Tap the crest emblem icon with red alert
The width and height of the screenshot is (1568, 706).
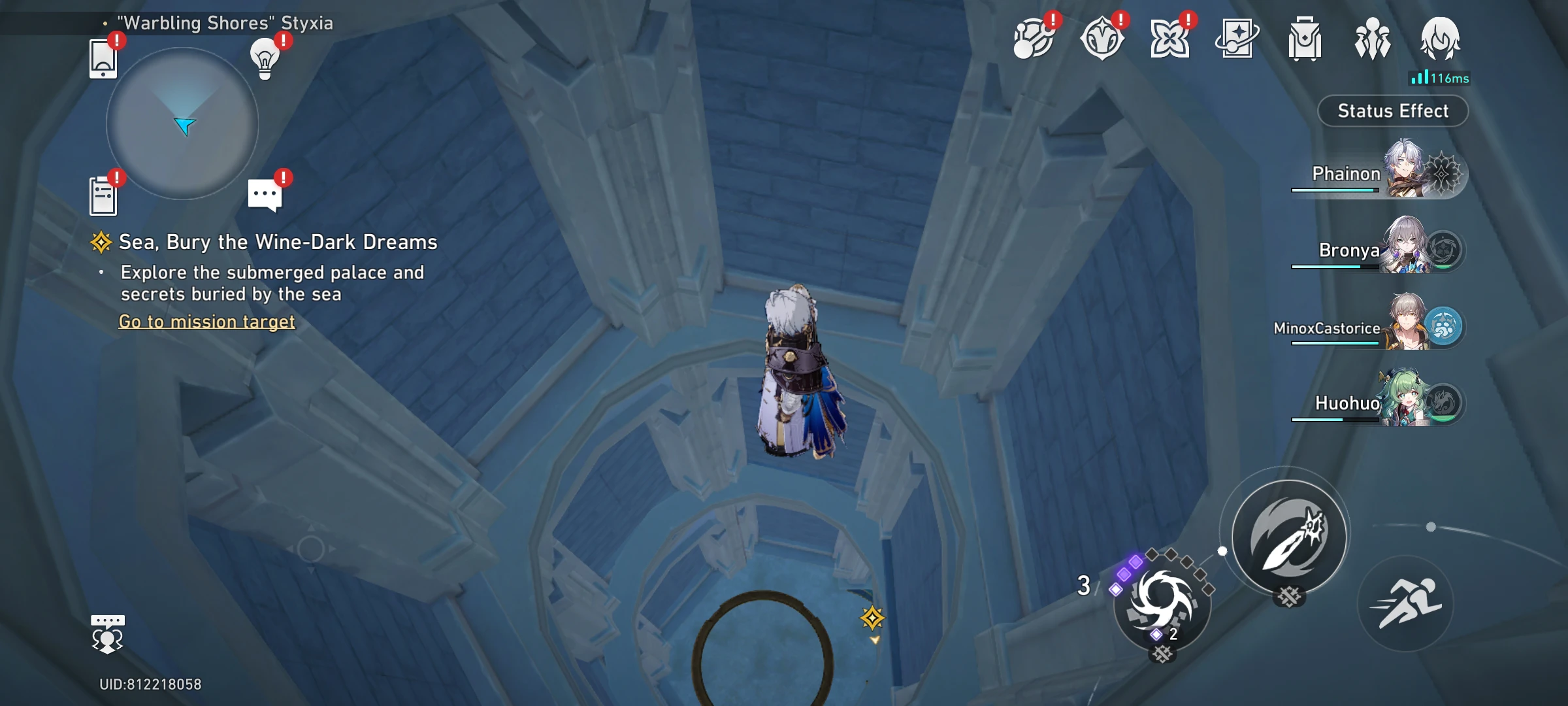pyautogui.click(x=1104, y=39)
